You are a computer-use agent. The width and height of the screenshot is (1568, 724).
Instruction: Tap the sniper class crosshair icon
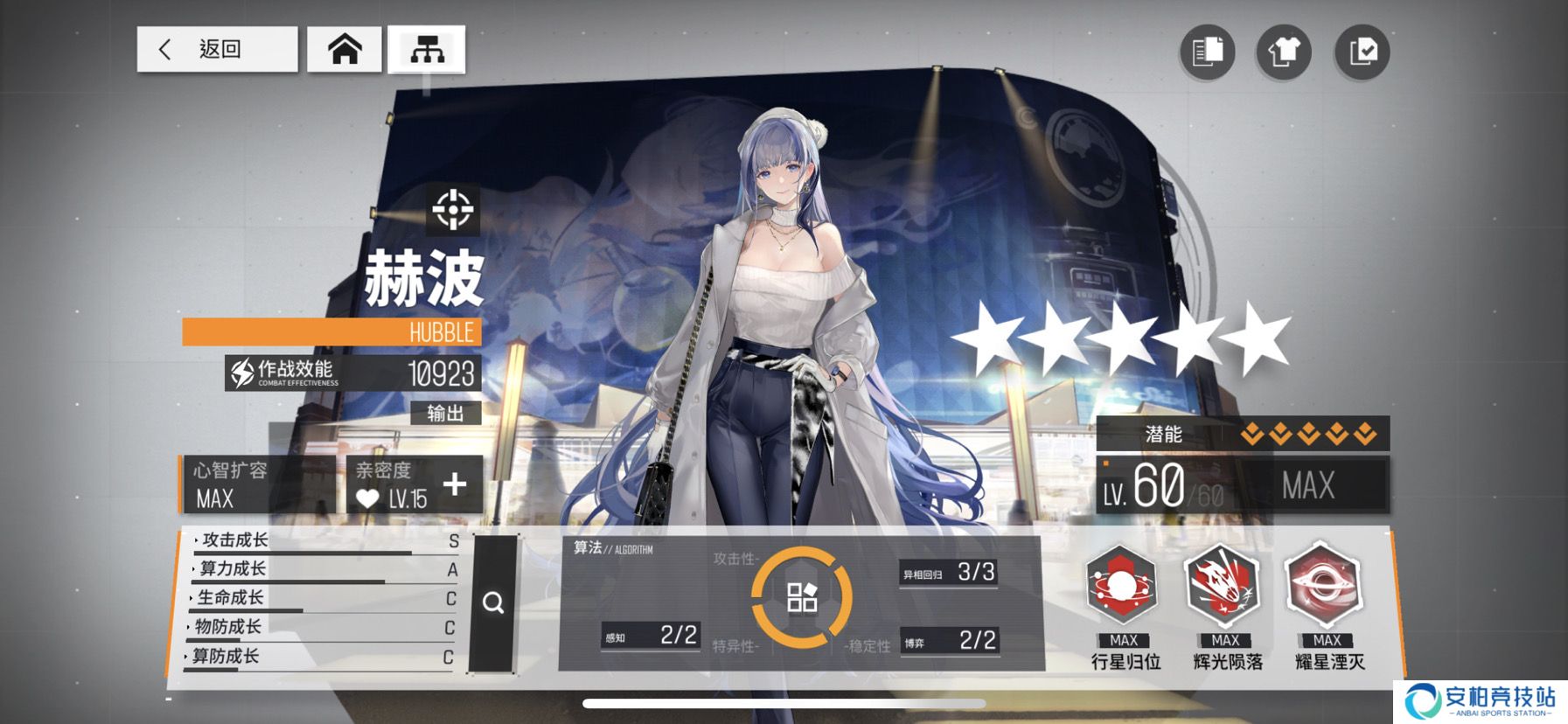tap(453, 210)
